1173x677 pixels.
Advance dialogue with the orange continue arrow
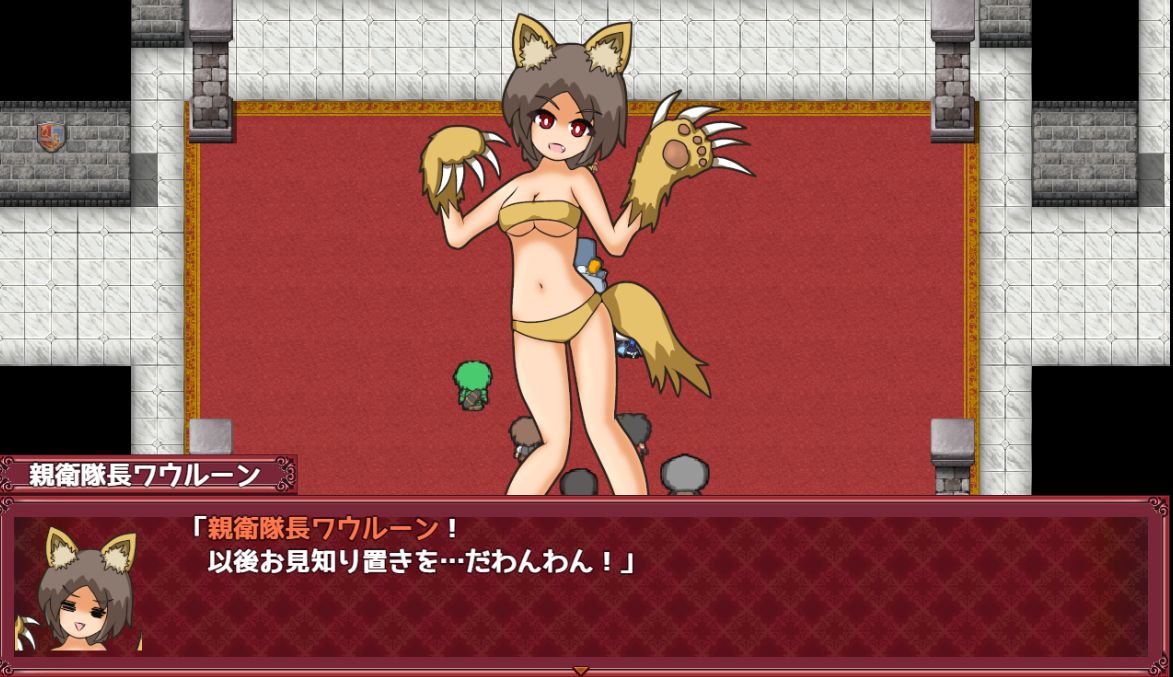pos(580,670)
